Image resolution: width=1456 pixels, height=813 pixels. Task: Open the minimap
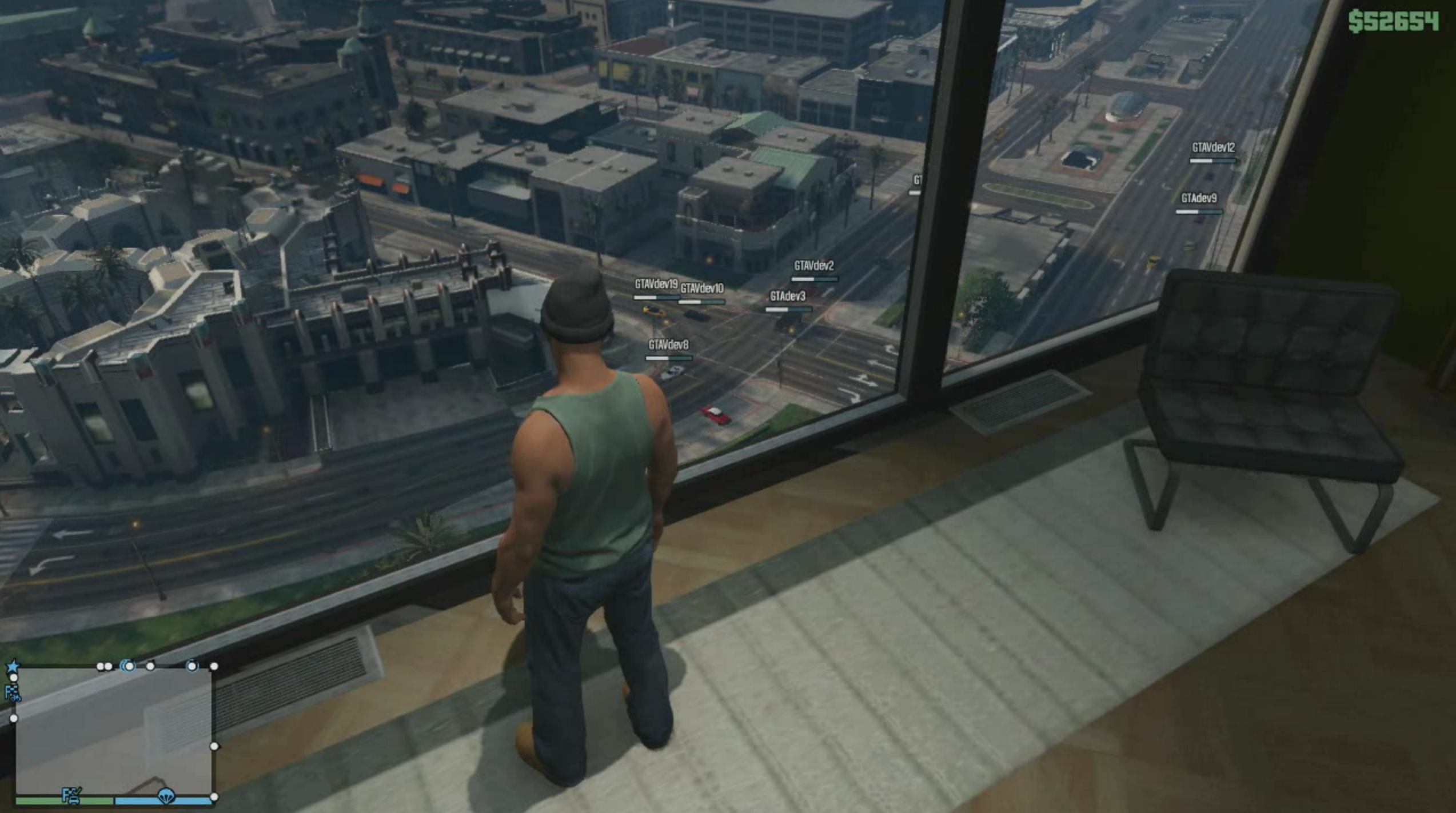[x=113, y=731]
